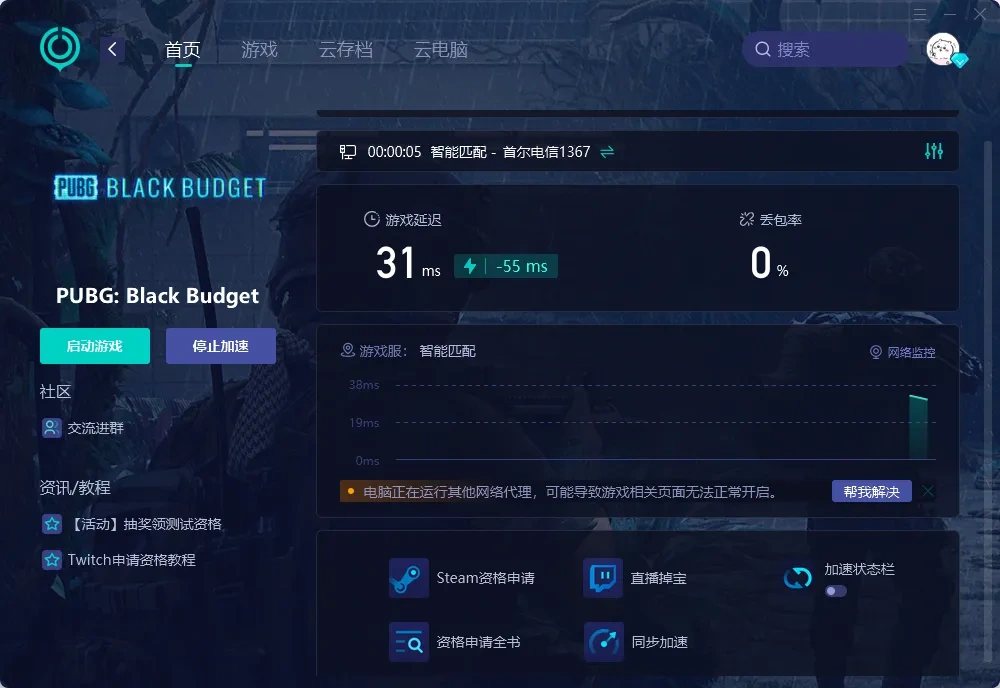
Task: Click the 帮我解决 button
Action: (871, 491)
